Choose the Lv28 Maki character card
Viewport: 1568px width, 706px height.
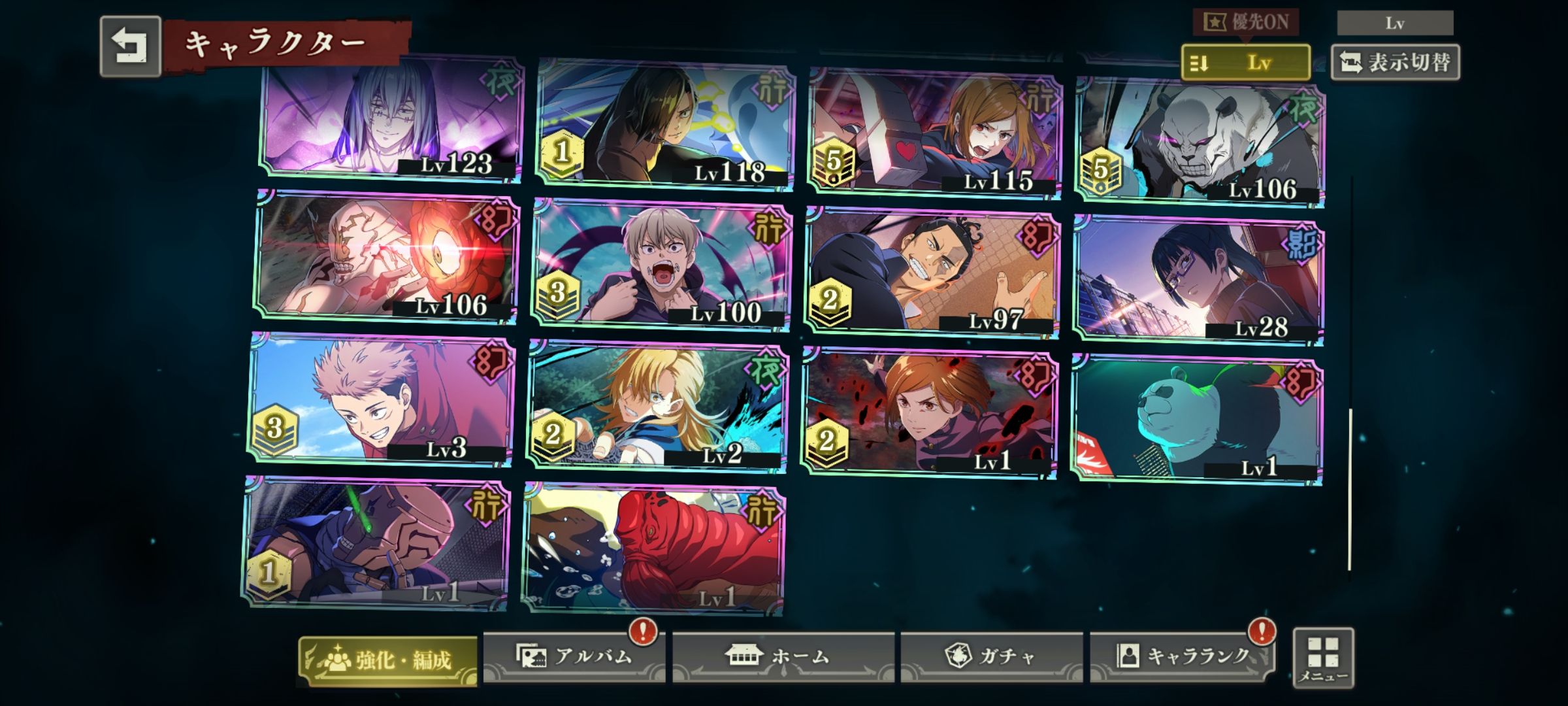coord(1199,280)
